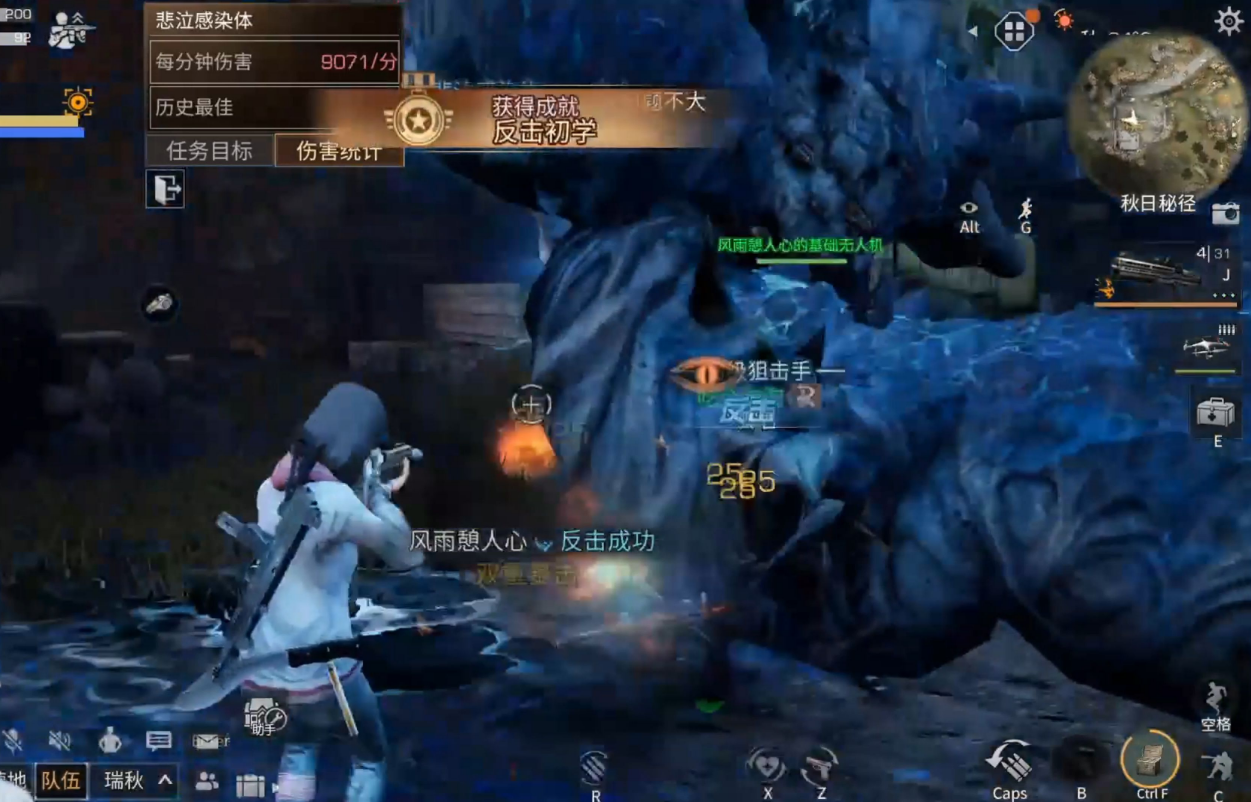This screenshot has width=1251, height=802.
Task: Open the friends list people icon
Action: coord(207,781)
